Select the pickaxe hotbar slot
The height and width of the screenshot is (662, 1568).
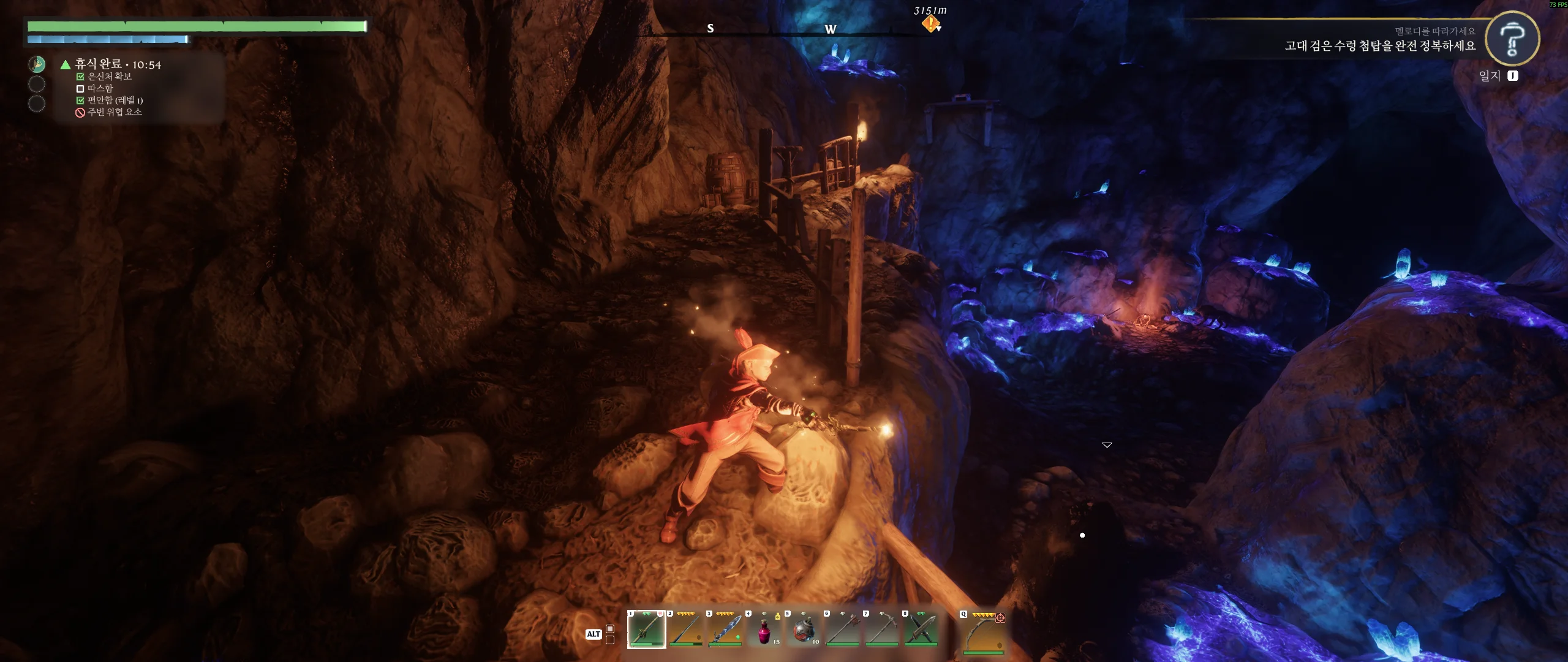point(881,629)
